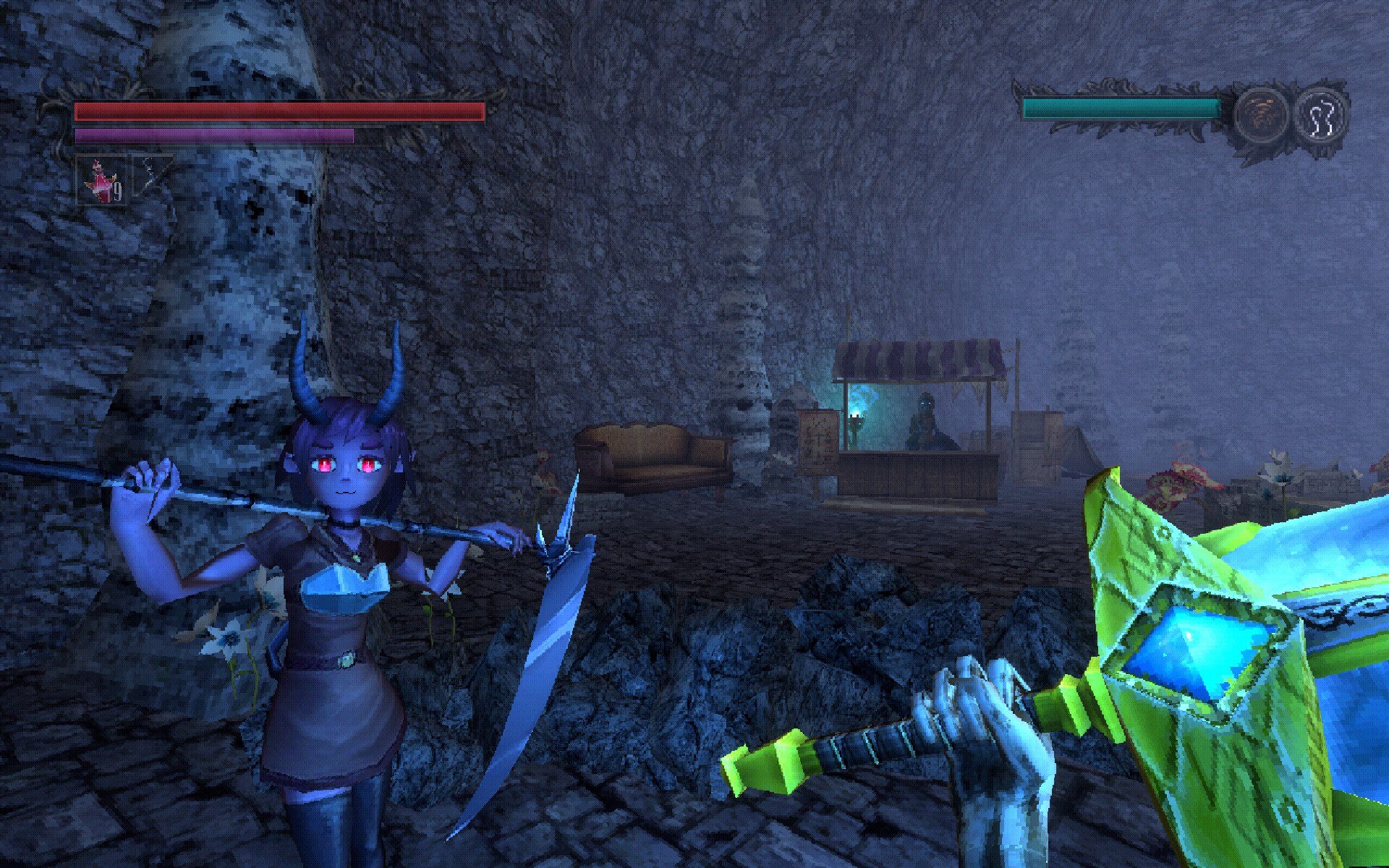
Task: Activate the orange swirl spell icon
Action: (x=1261, y=116)
